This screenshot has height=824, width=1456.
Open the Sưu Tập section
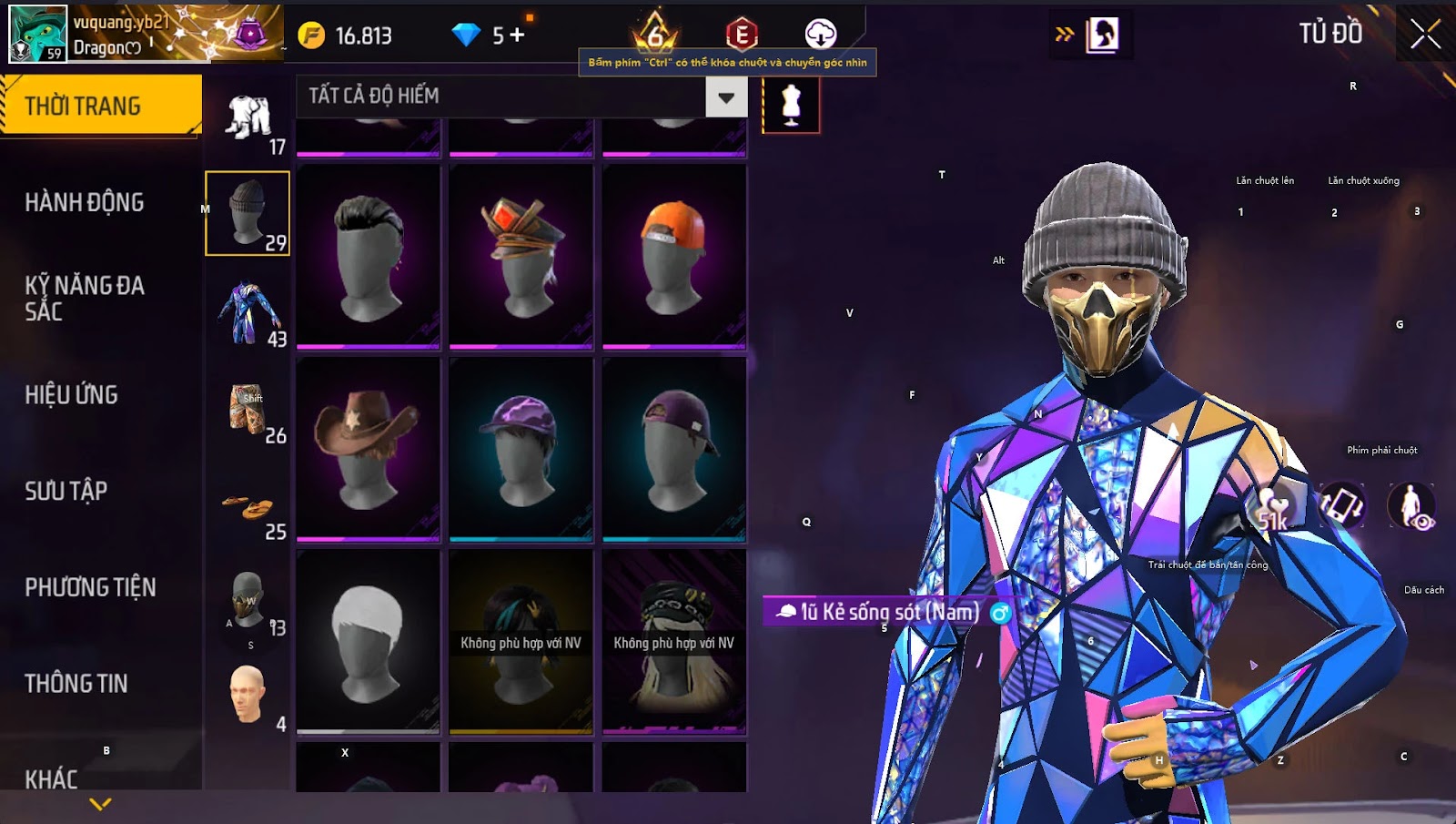coord(66,491)
